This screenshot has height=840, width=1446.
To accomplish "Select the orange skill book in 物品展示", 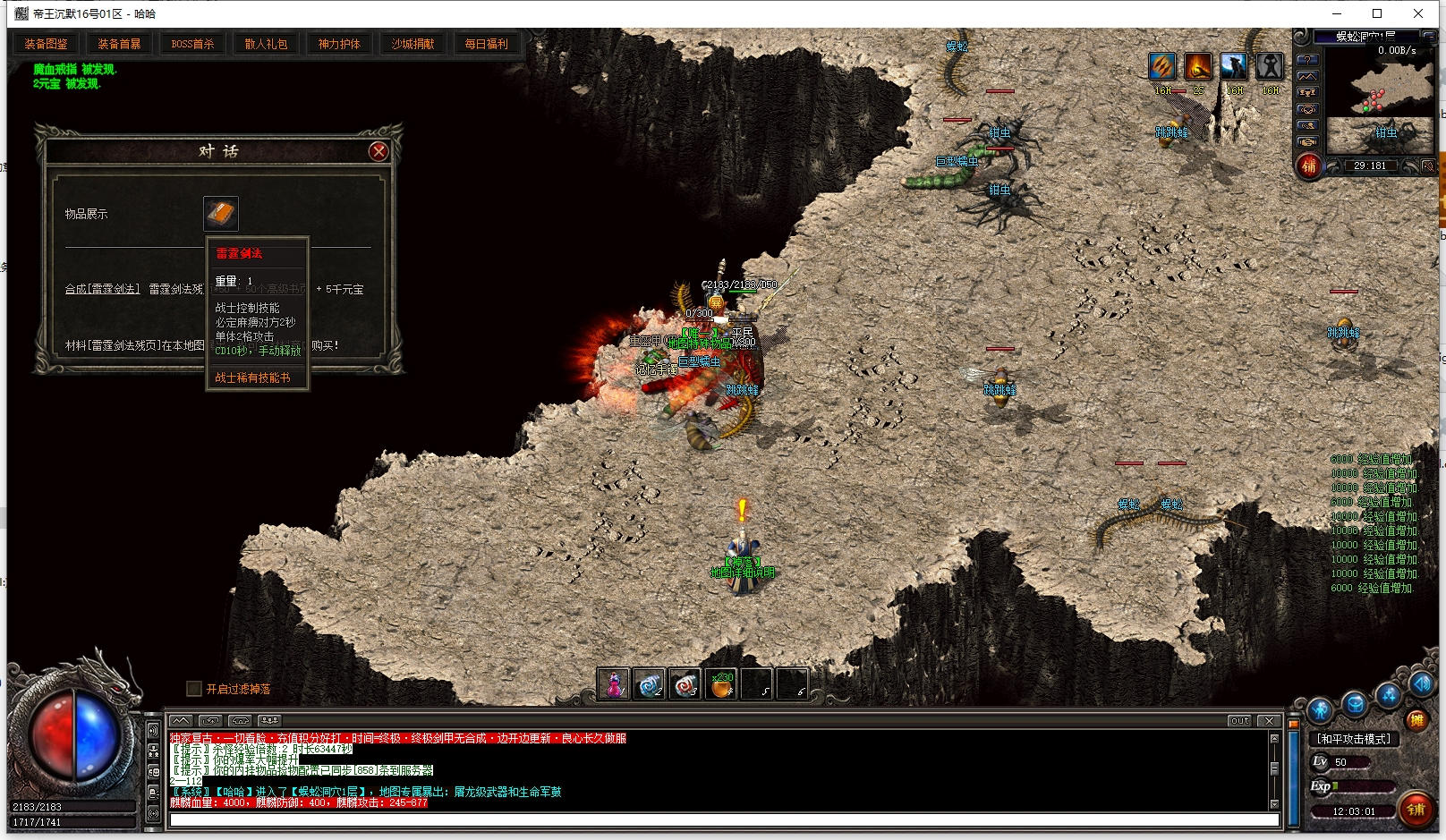I will pos(220,214).
